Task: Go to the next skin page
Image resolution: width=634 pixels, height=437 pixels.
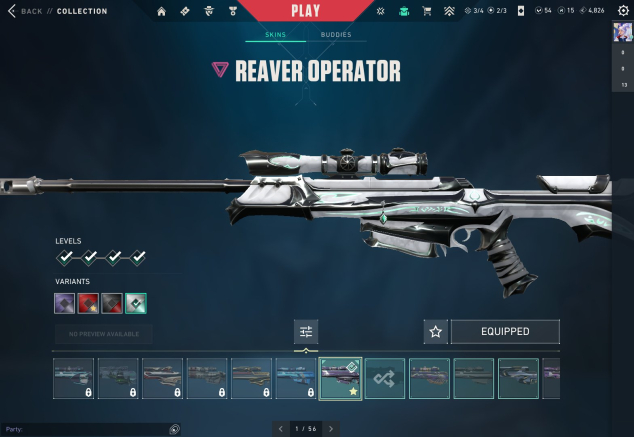Action: click(x=331, y=429)
